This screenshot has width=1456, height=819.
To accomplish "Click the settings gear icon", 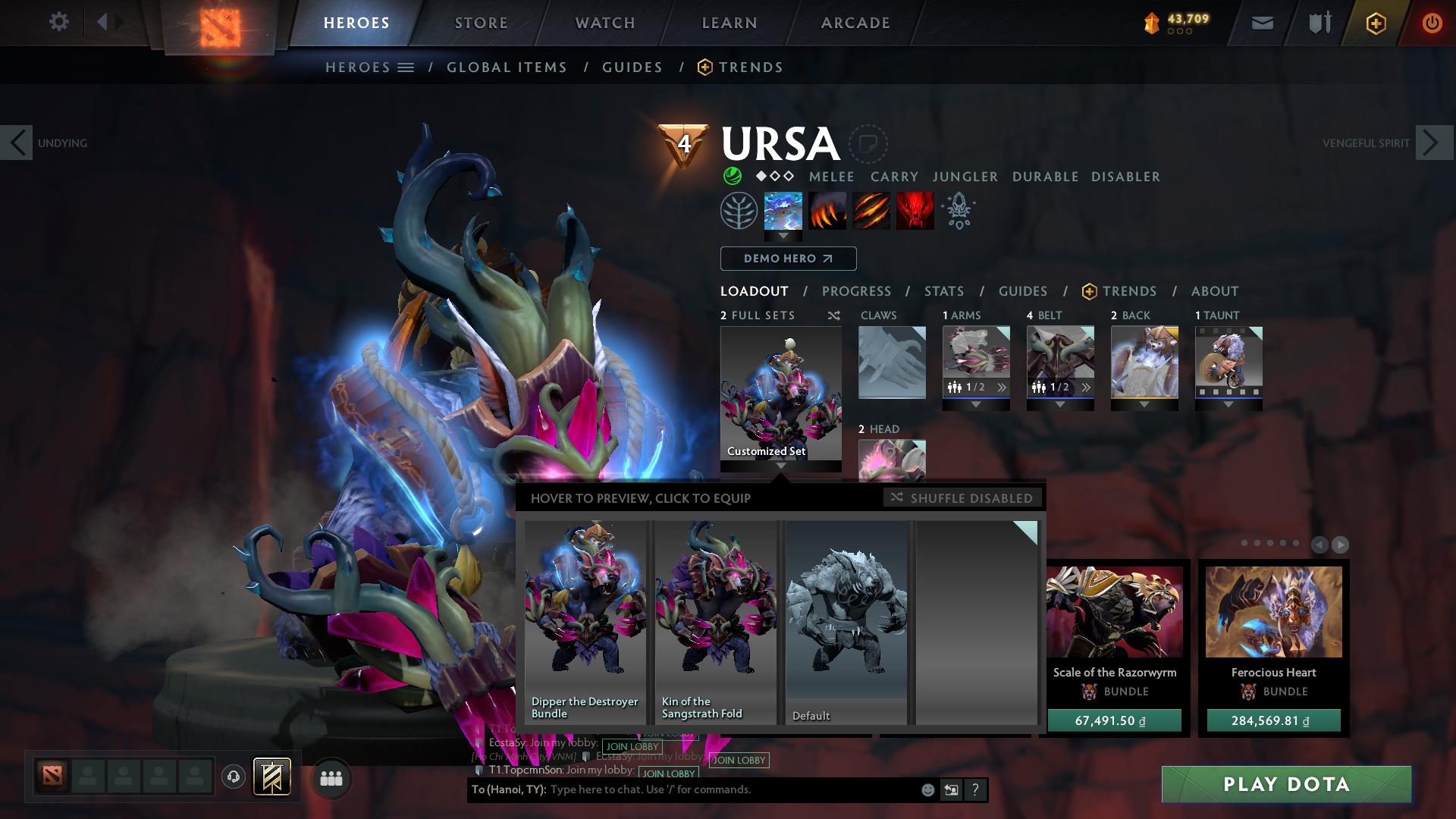I will [x=59, y=22].
